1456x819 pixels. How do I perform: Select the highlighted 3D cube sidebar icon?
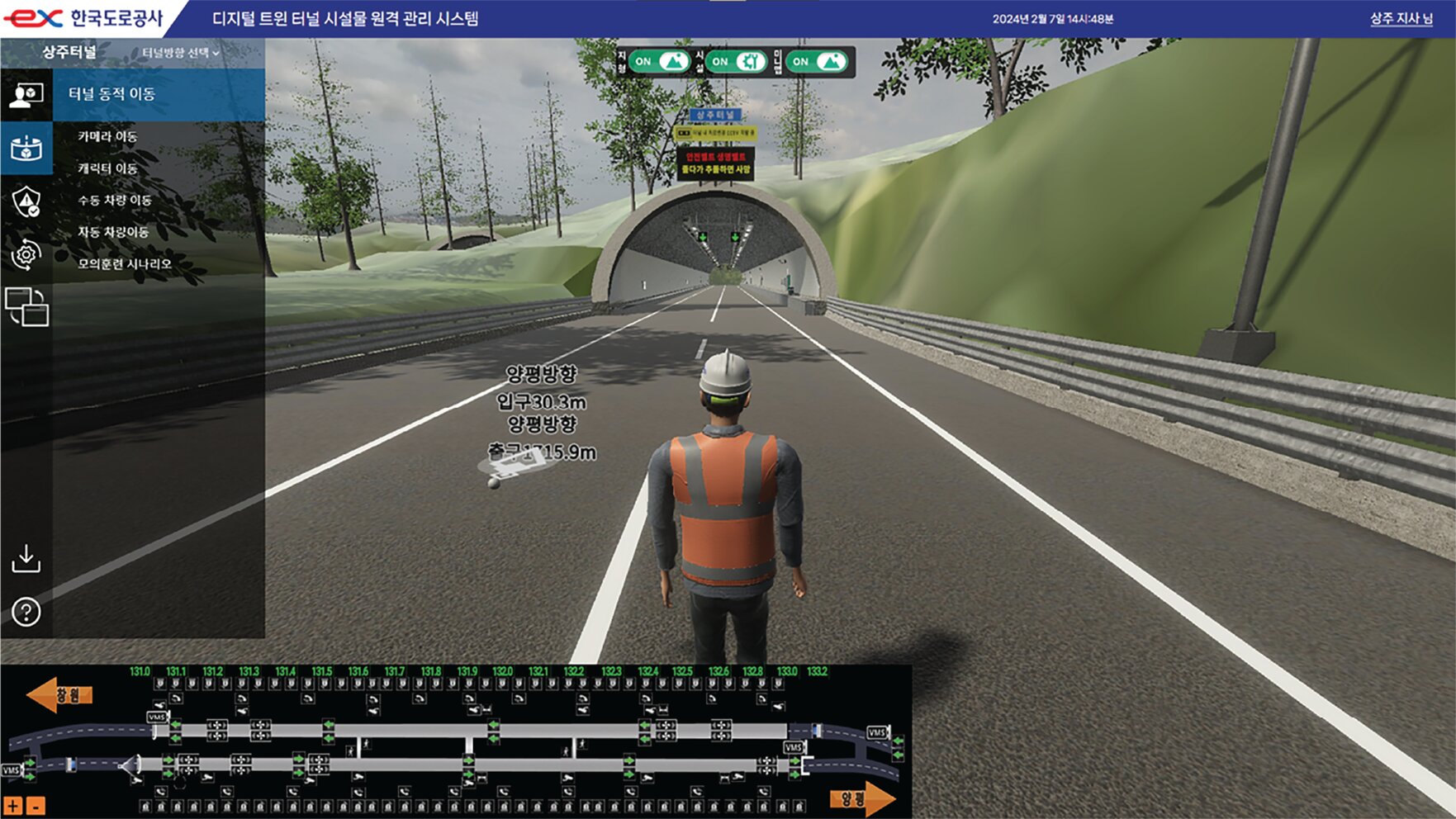(x=26, y=149)
